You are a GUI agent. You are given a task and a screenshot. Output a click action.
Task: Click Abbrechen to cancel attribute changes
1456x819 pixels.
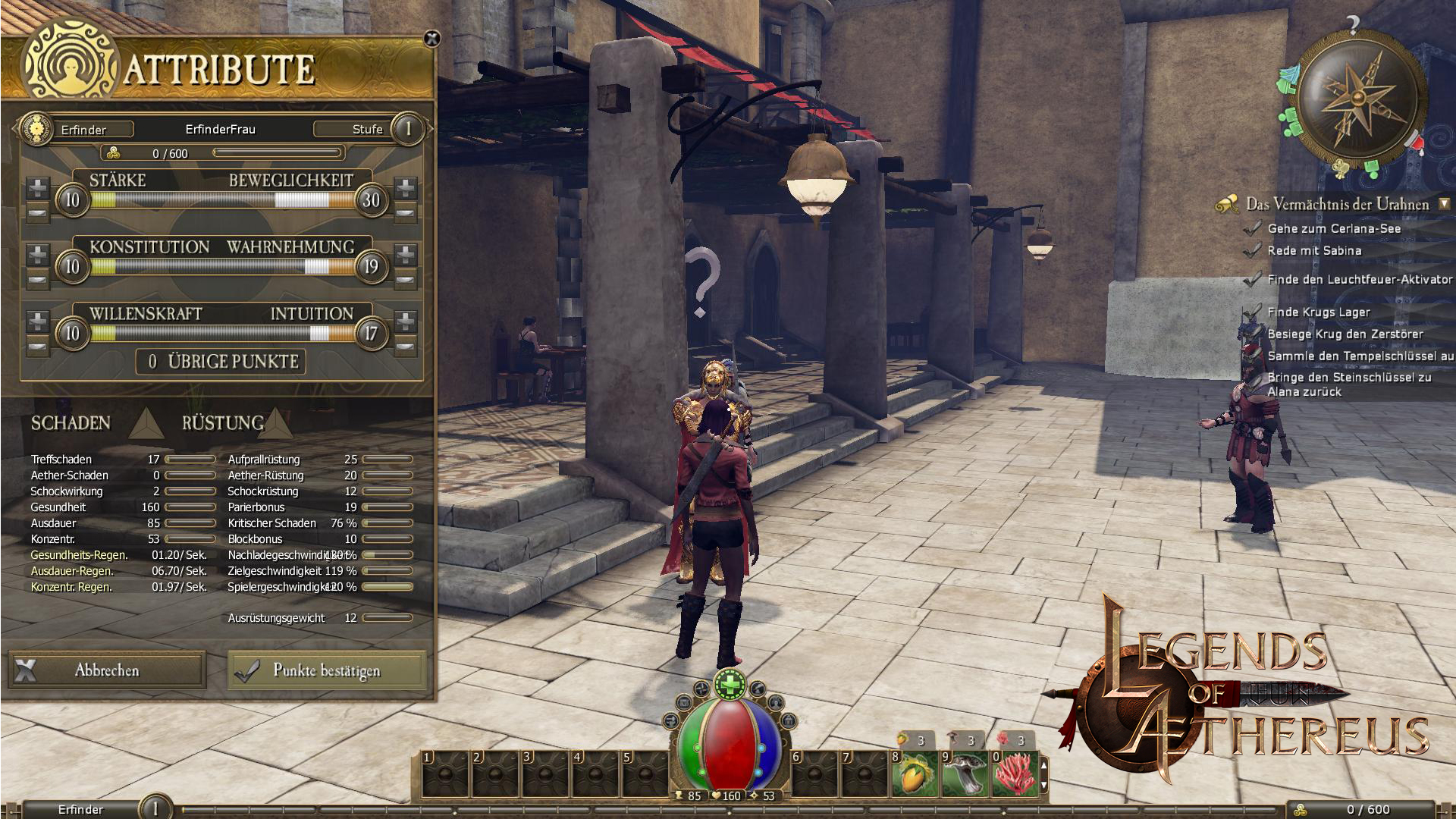point(107,670)
